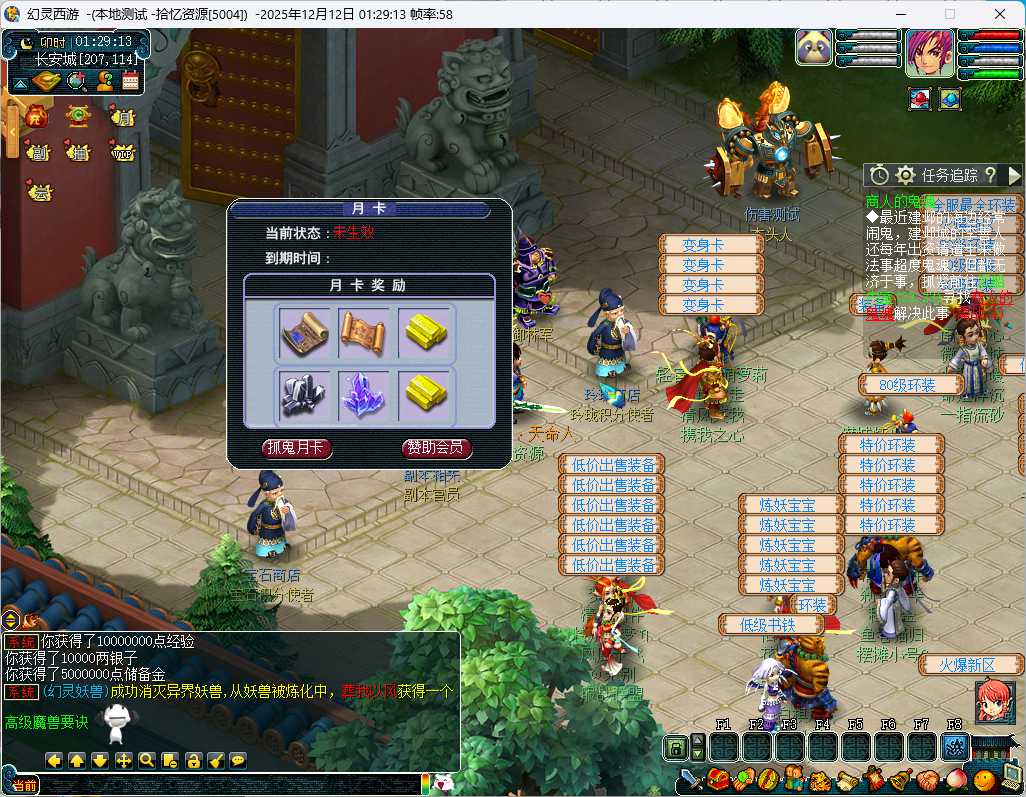
Task: Open the world map globe search icon
Action: pyautogui.click(x=76, y=82)
